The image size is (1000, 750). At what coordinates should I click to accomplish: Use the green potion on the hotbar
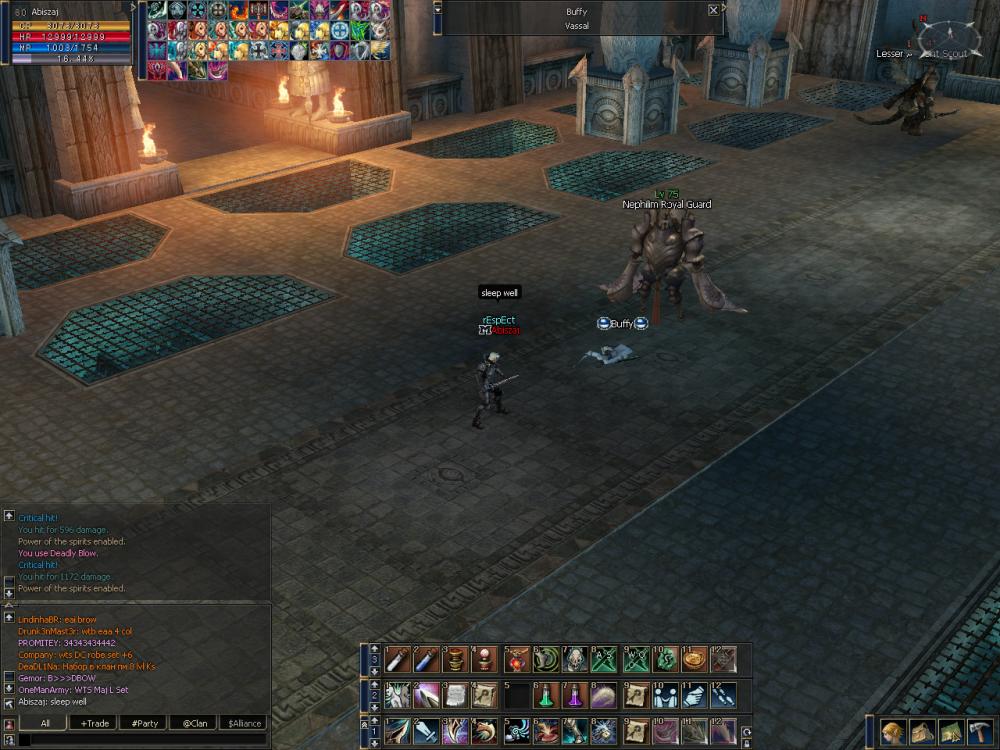[x=545, y=695]
